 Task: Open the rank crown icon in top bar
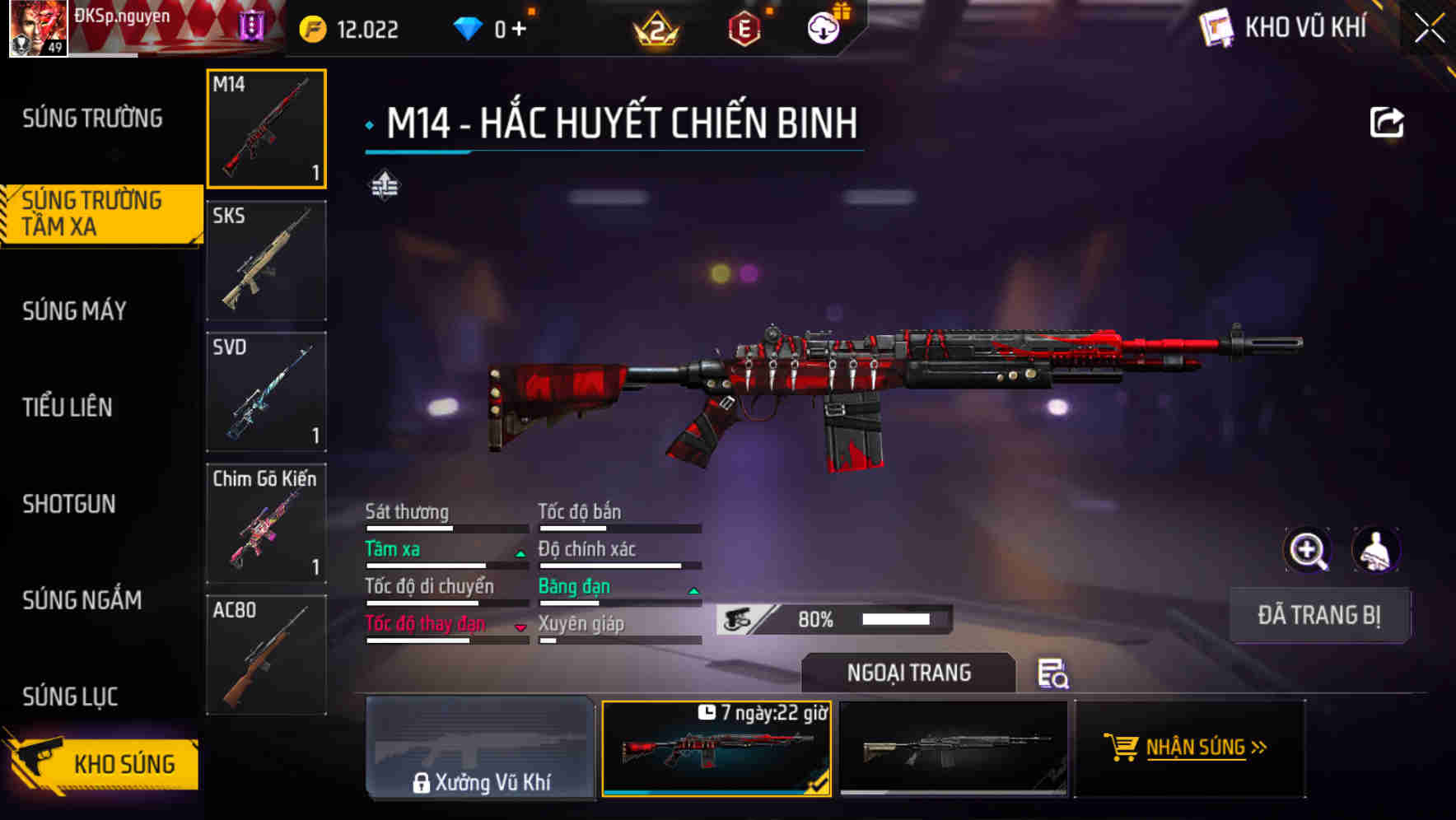pos(655,27)
